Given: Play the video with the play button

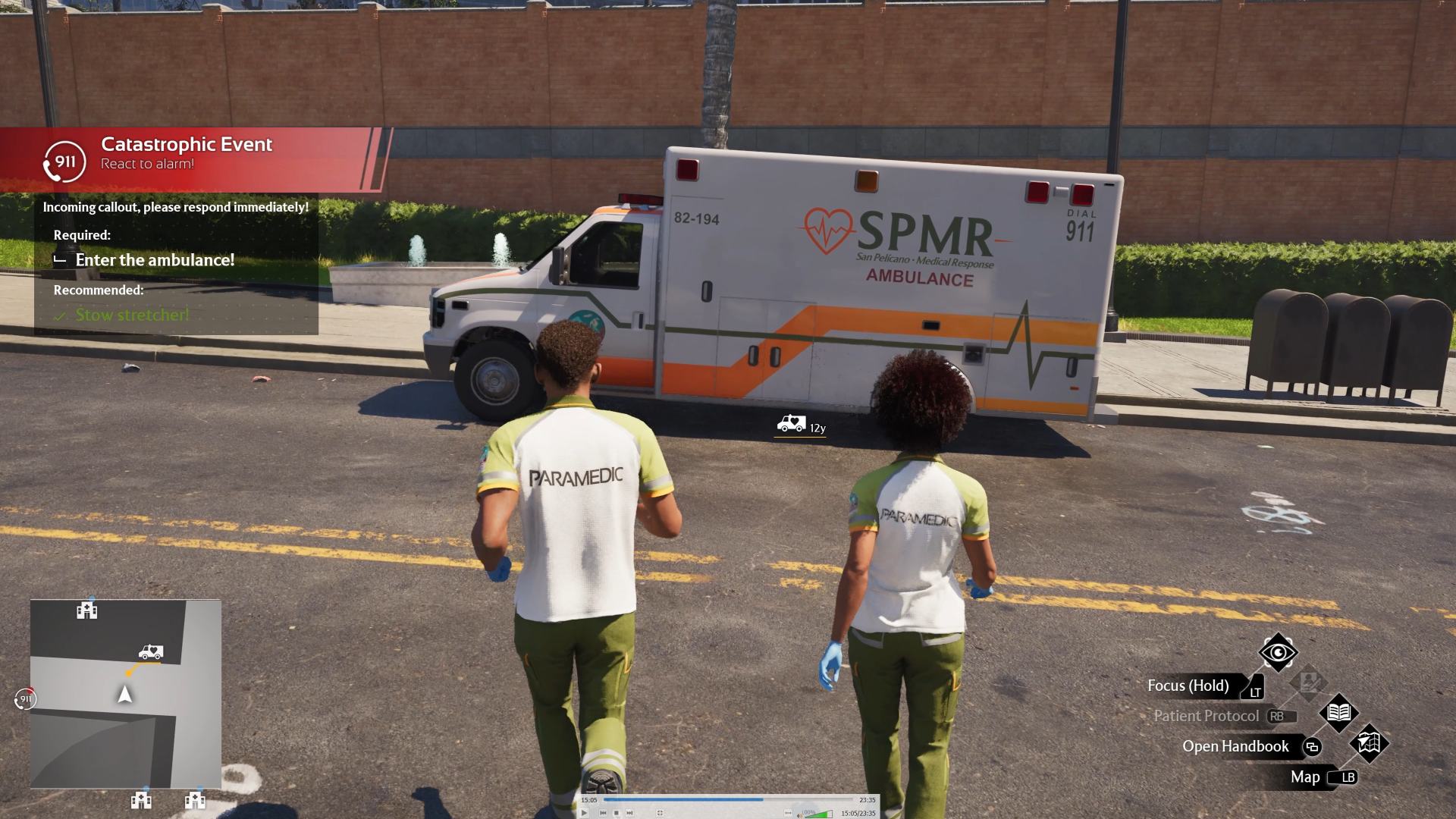Looking at the screenshot, I should pyautogui.click(x=584, y=813).
